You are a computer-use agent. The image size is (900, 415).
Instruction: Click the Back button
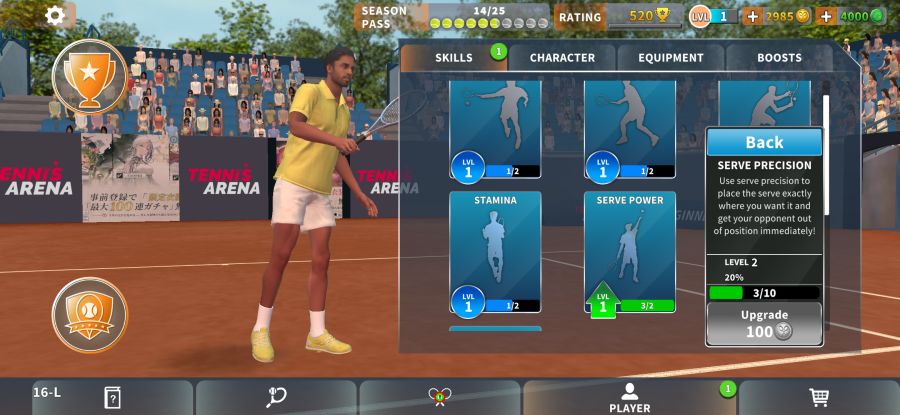[764, 142]
